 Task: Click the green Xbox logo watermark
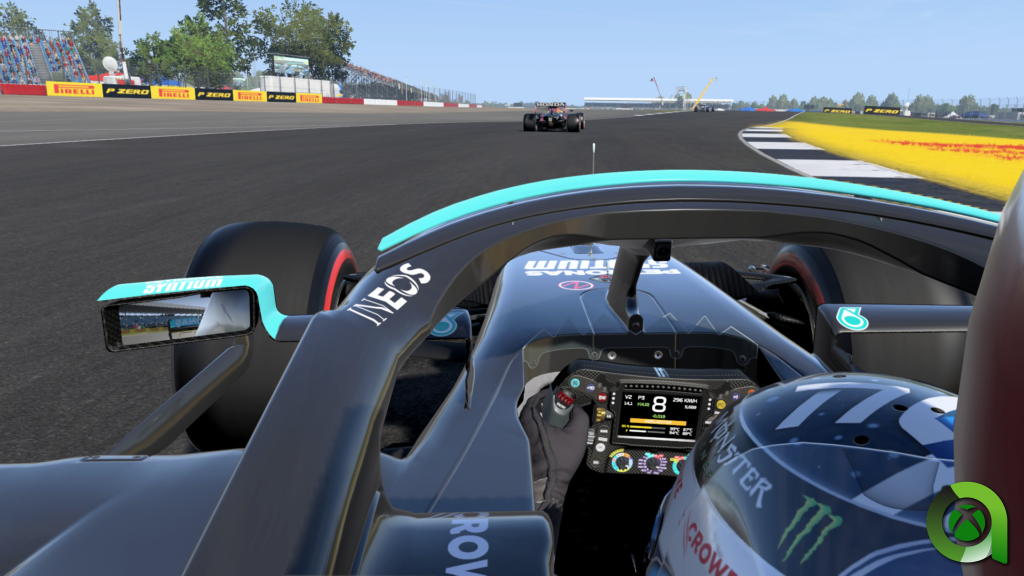click(965, 523)
